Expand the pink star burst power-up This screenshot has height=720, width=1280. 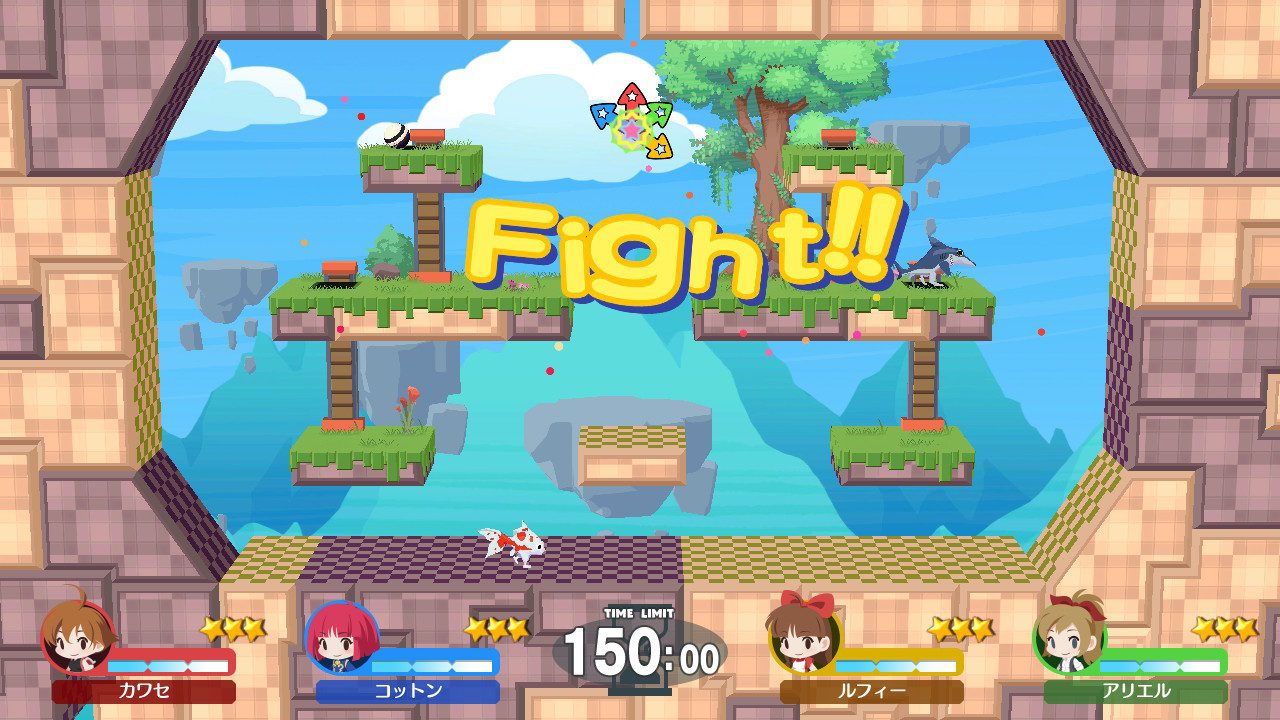(x=630, y=131)
